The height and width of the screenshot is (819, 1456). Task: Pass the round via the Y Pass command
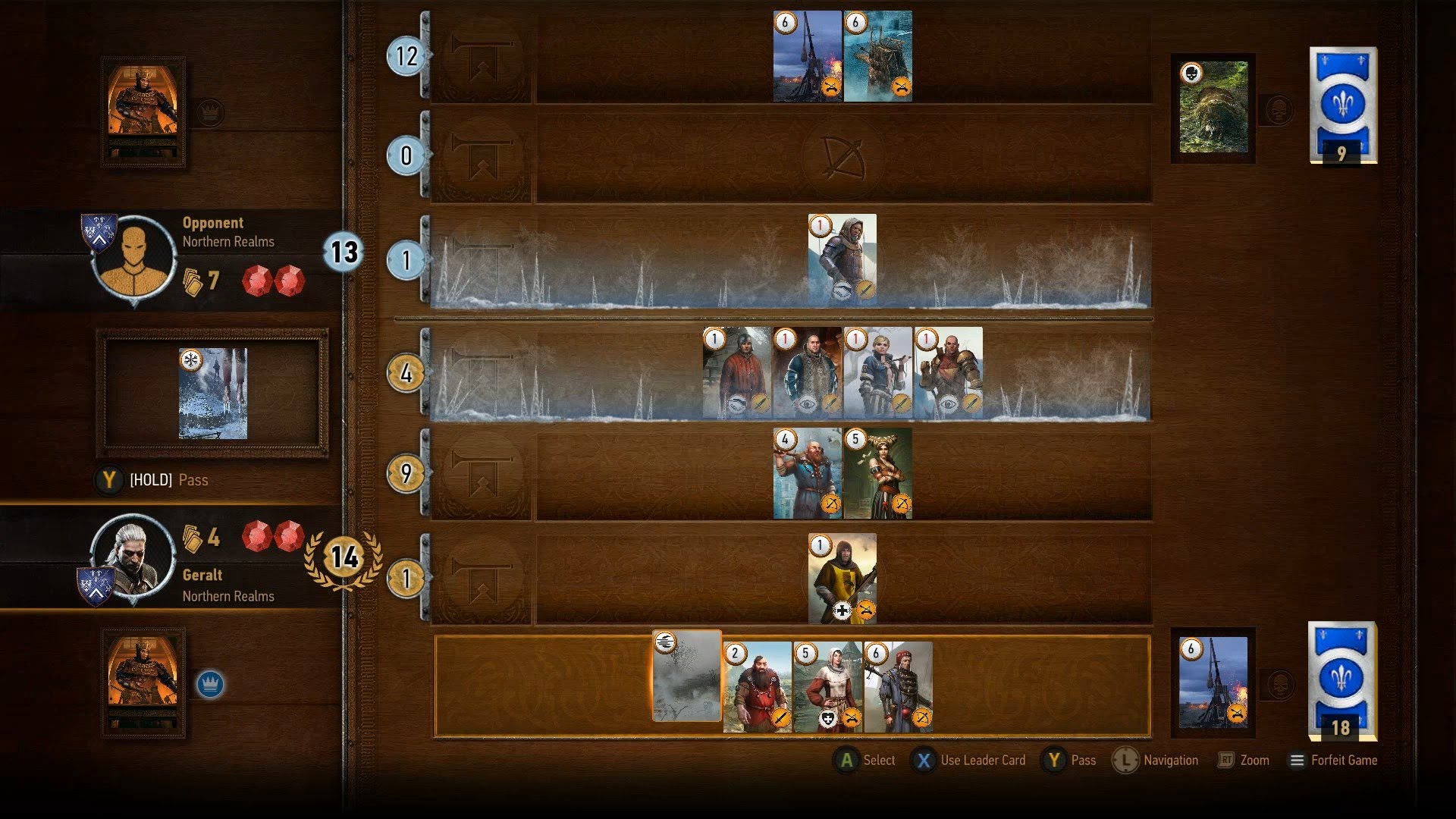click(1072, 760)
